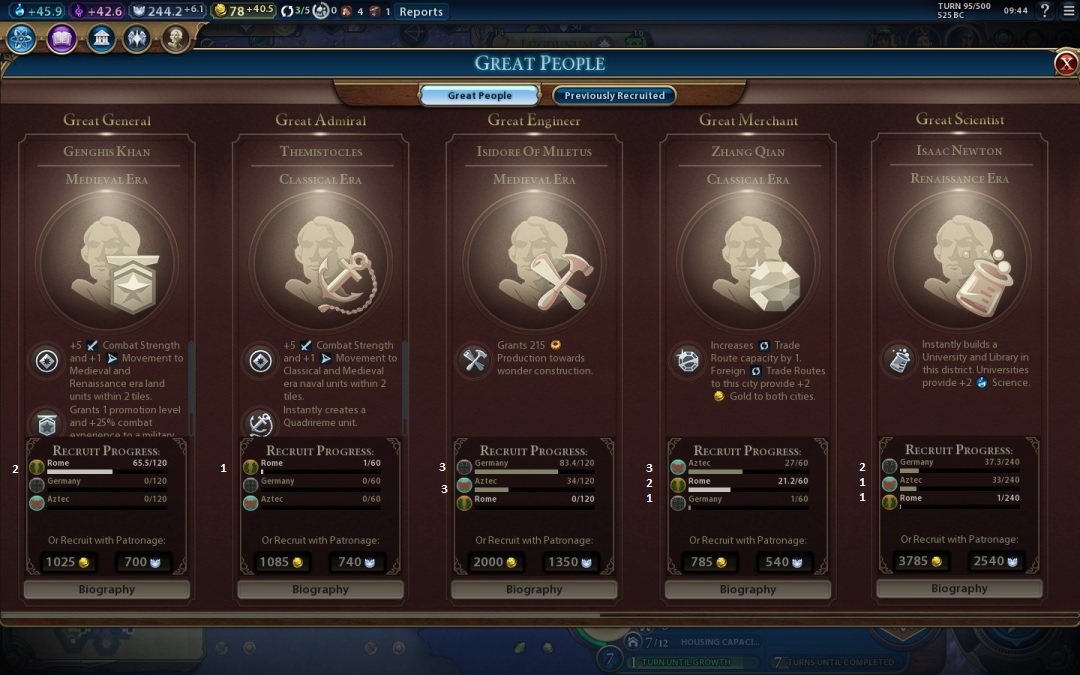Viewport: 1080px width, 675px height.
Task: Open the Reports menu
Action: tap(421, 12)
